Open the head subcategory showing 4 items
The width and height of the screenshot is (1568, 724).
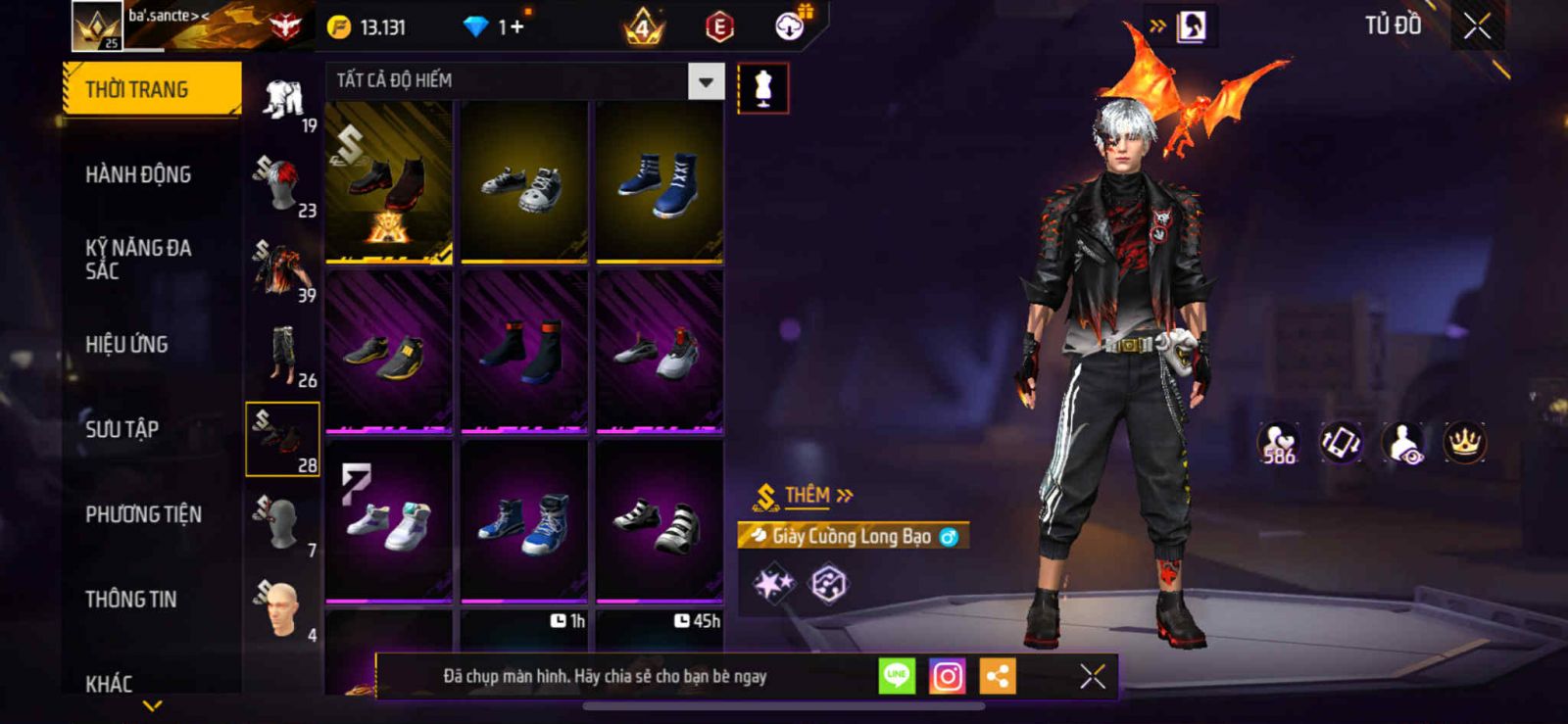[283, 609]
